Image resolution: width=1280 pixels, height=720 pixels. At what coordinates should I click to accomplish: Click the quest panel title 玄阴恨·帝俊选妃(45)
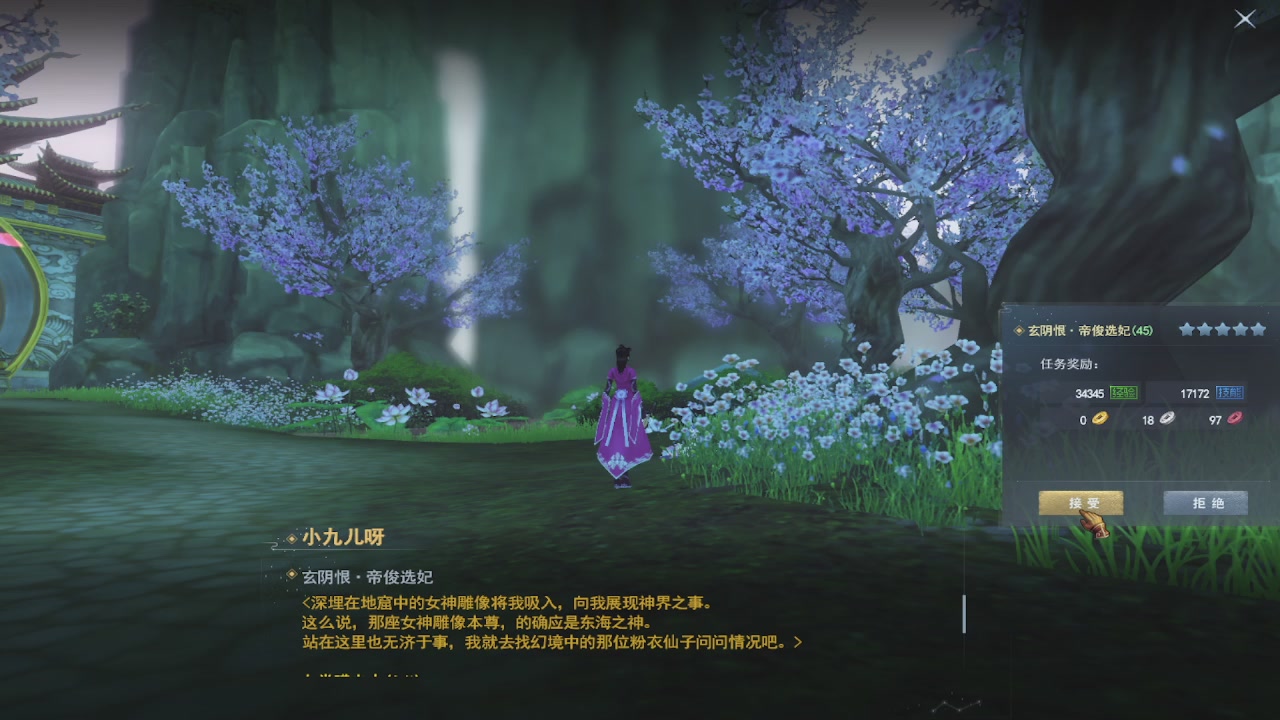[1090, 330]
